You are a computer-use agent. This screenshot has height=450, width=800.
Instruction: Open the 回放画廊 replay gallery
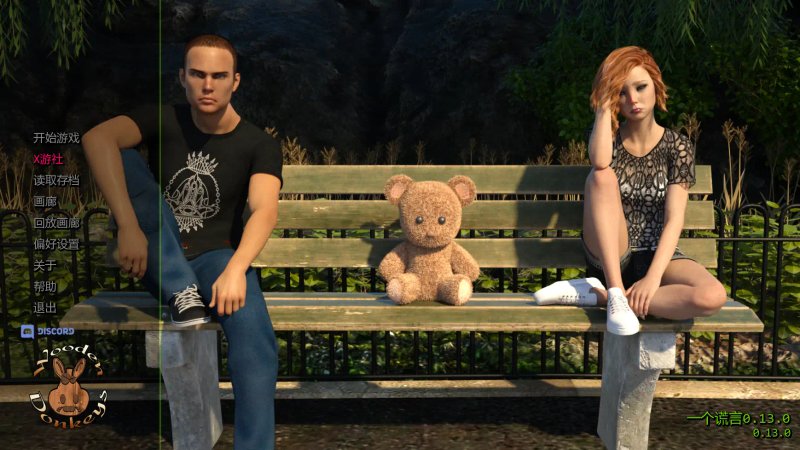pos(56,223)
